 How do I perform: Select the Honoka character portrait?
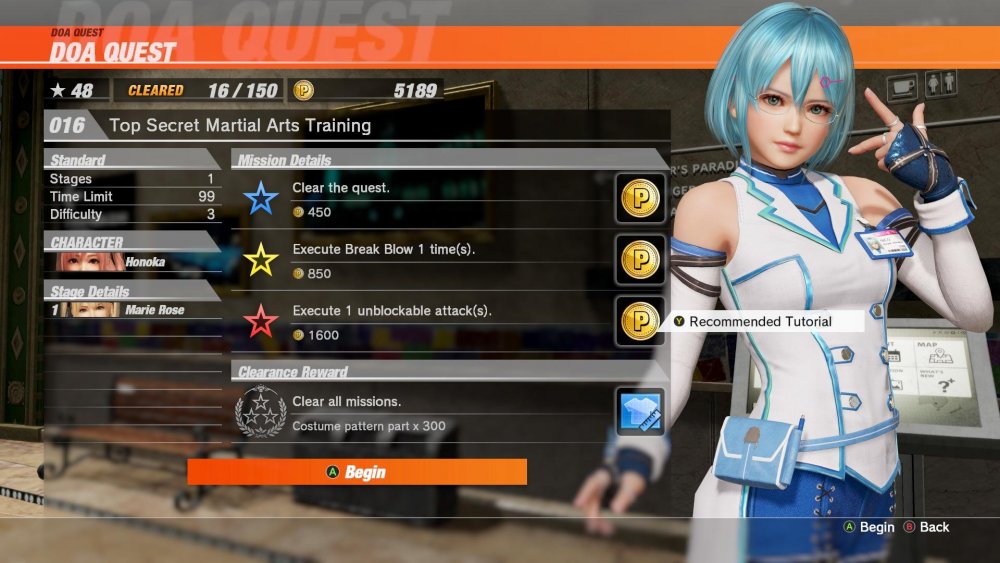[90, 262]
